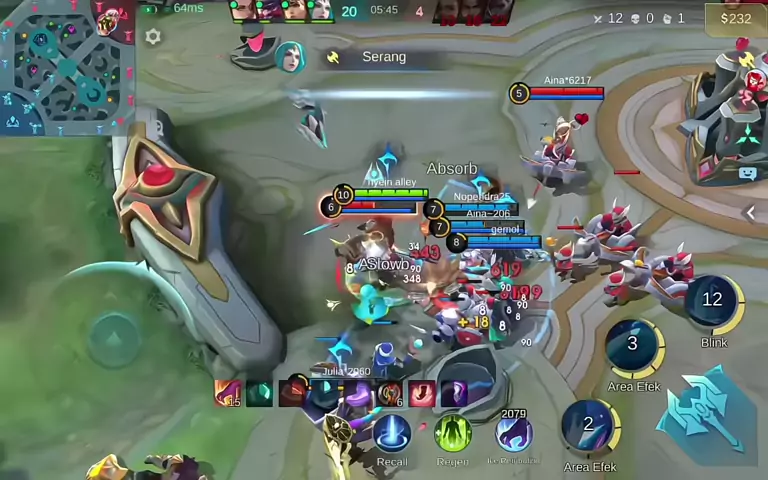Open settings via the gear icon

click(x=153, y=37)
